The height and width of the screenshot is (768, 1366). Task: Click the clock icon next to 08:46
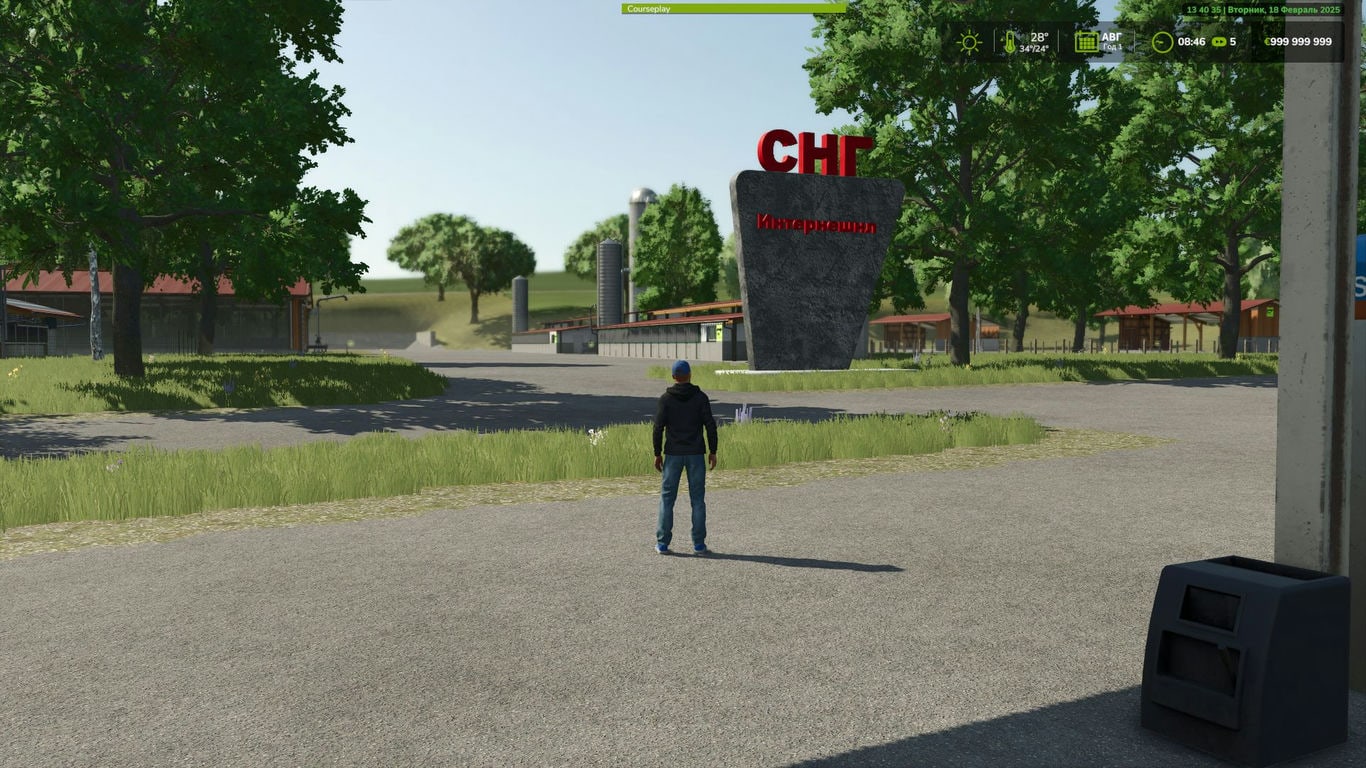click(x=1161, y=41)
